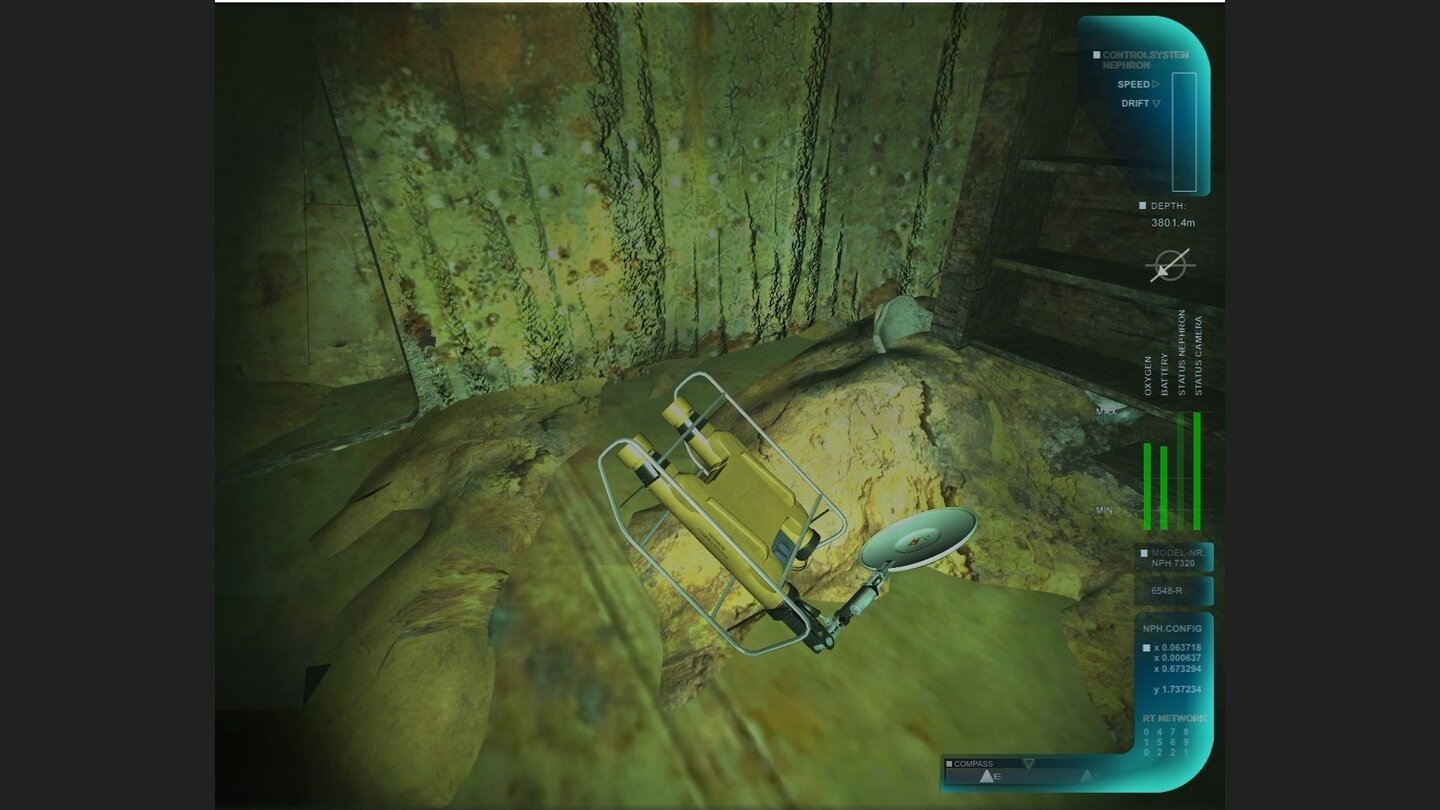Click the crossed compass icon below the depth readout
Screen dimensions: 1440x810
(x=1170, y=266)
